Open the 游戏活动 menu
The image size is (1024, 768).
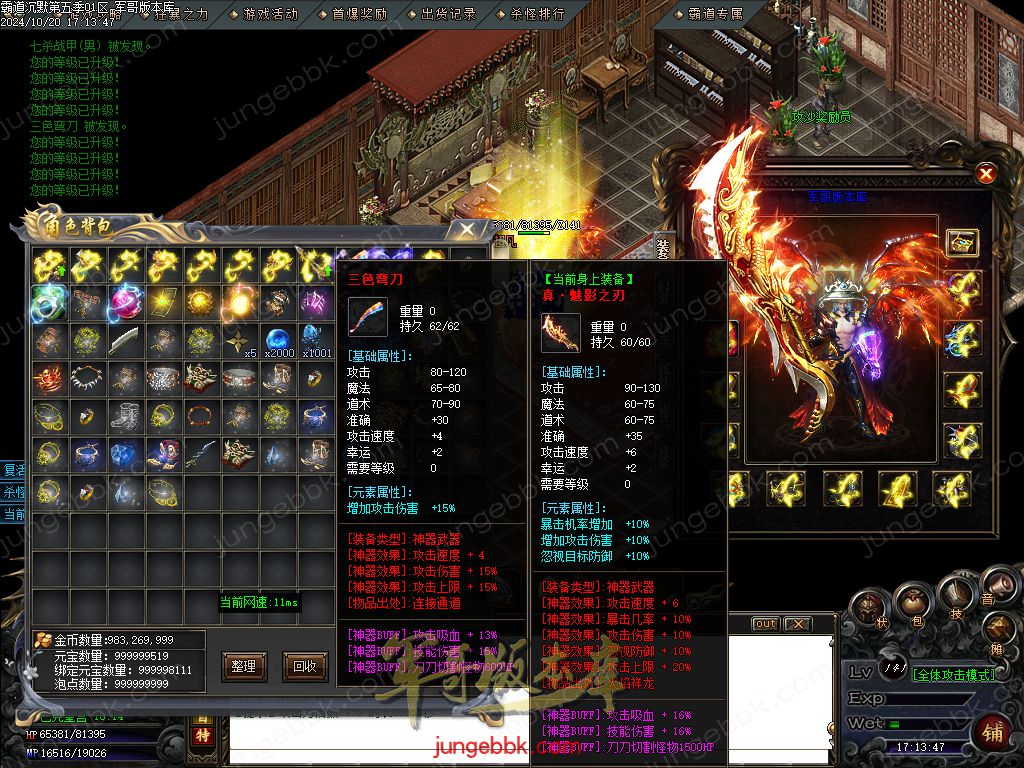tap(270, 14)
